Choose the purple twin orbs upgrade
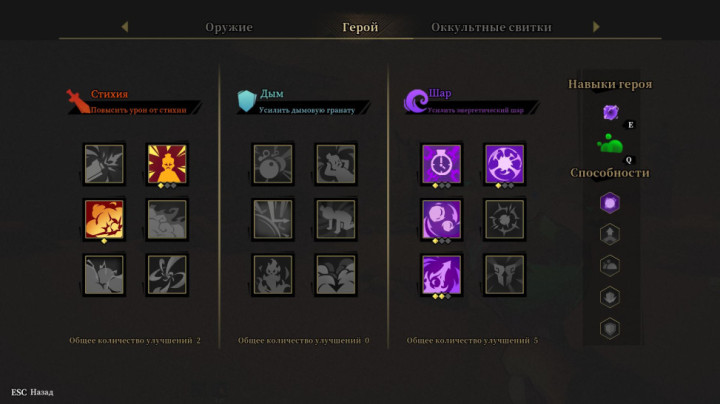 [442, 219]
